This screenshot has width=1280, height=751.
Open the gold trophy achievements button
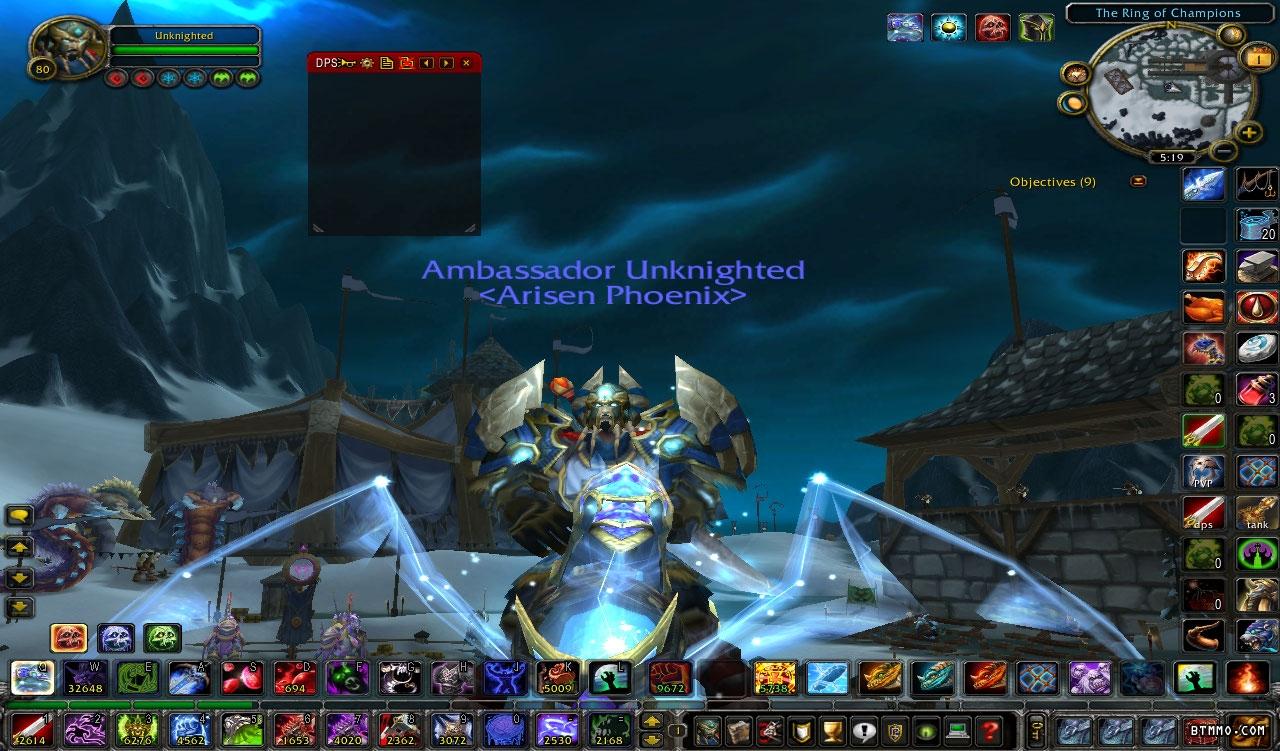pyautogui.click(x=832, y=730)
